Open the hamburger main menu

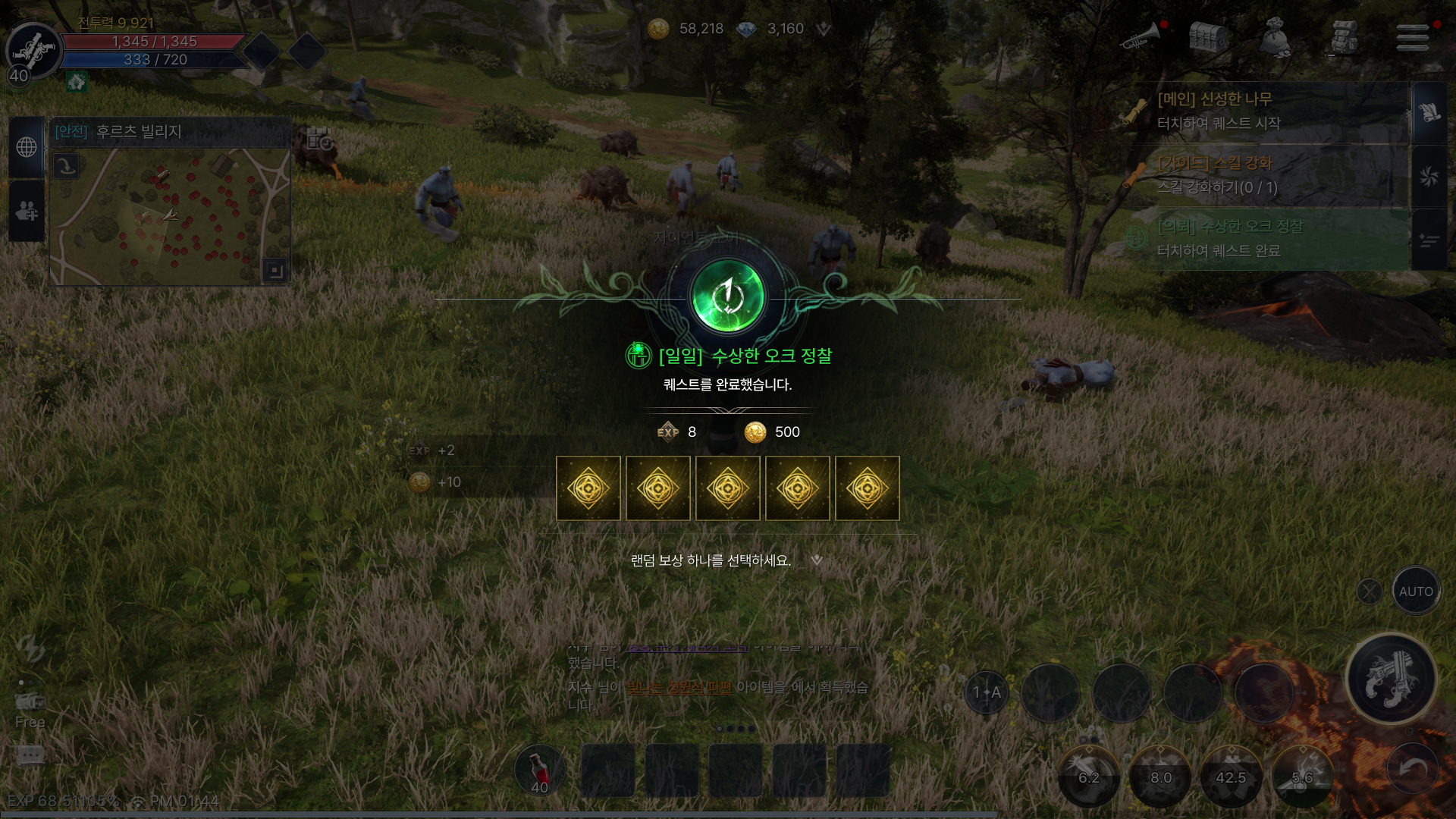click(x=1412, y=37)
